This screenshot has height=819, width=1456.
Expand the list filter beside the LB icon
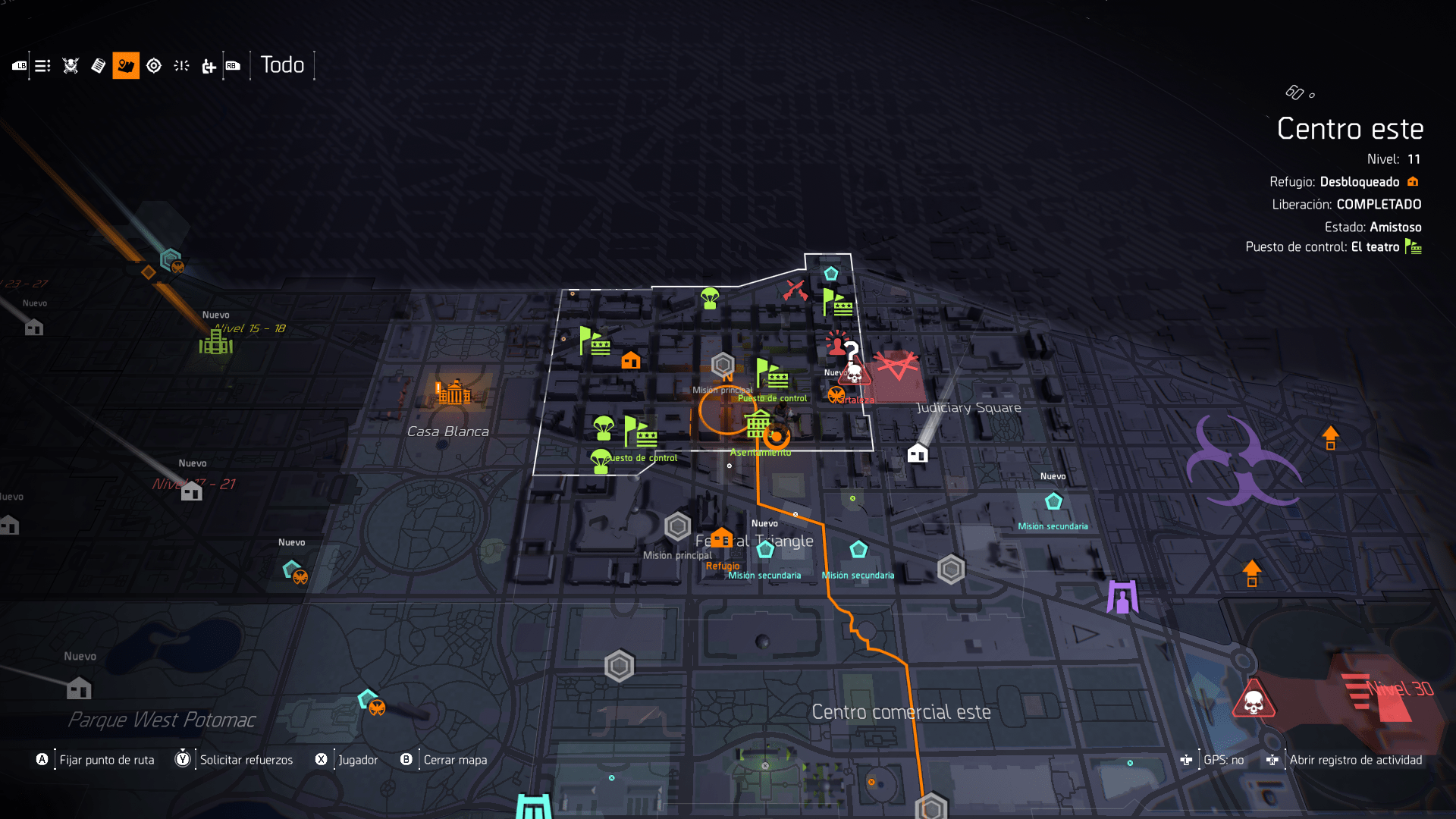click(x=42, y=66)
